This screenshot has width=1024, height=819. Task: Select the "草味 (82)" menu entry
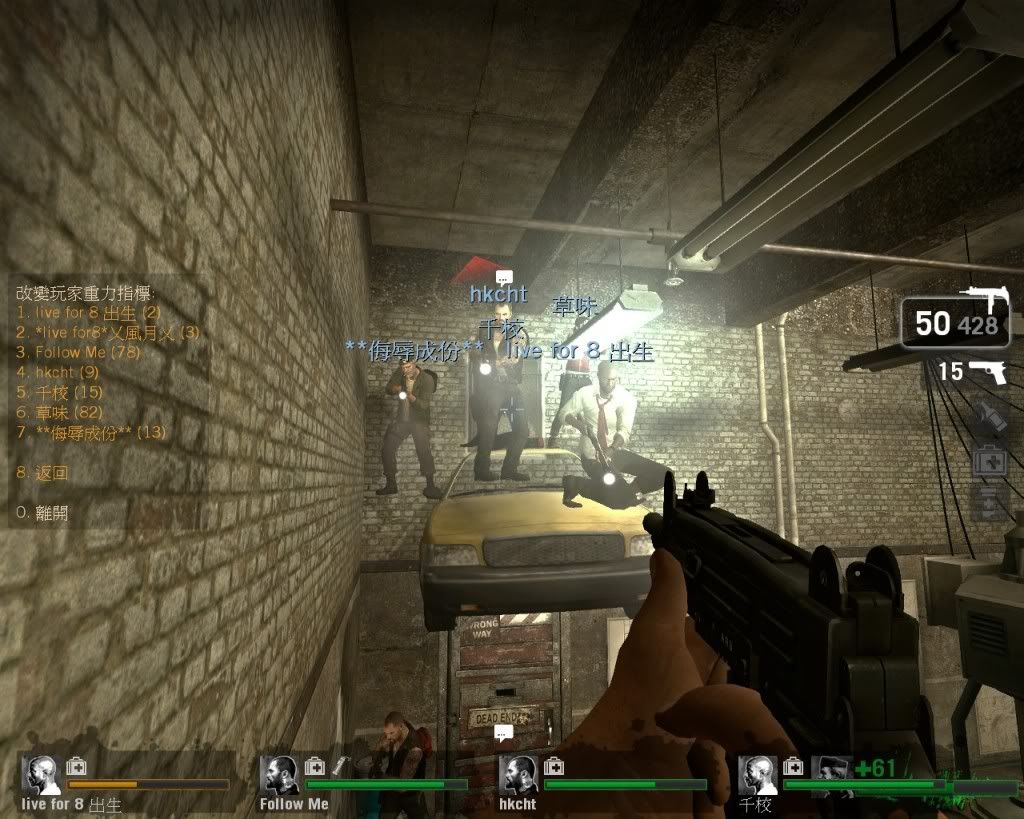click(x=60, y=412)
